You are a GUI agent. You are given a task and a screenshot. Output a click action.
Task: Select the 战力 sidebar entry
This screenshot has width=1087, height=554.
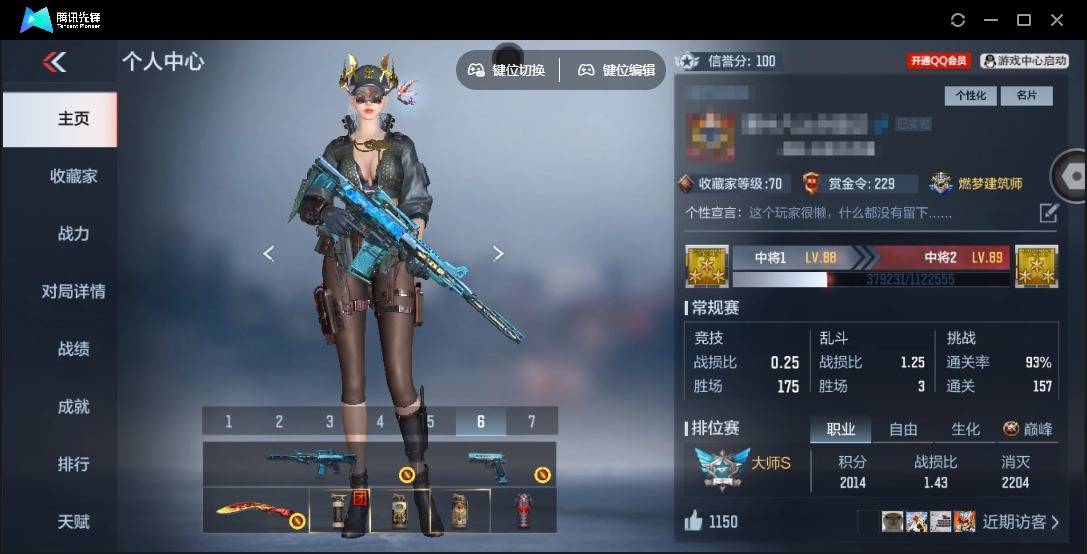(x=74, y=234)
